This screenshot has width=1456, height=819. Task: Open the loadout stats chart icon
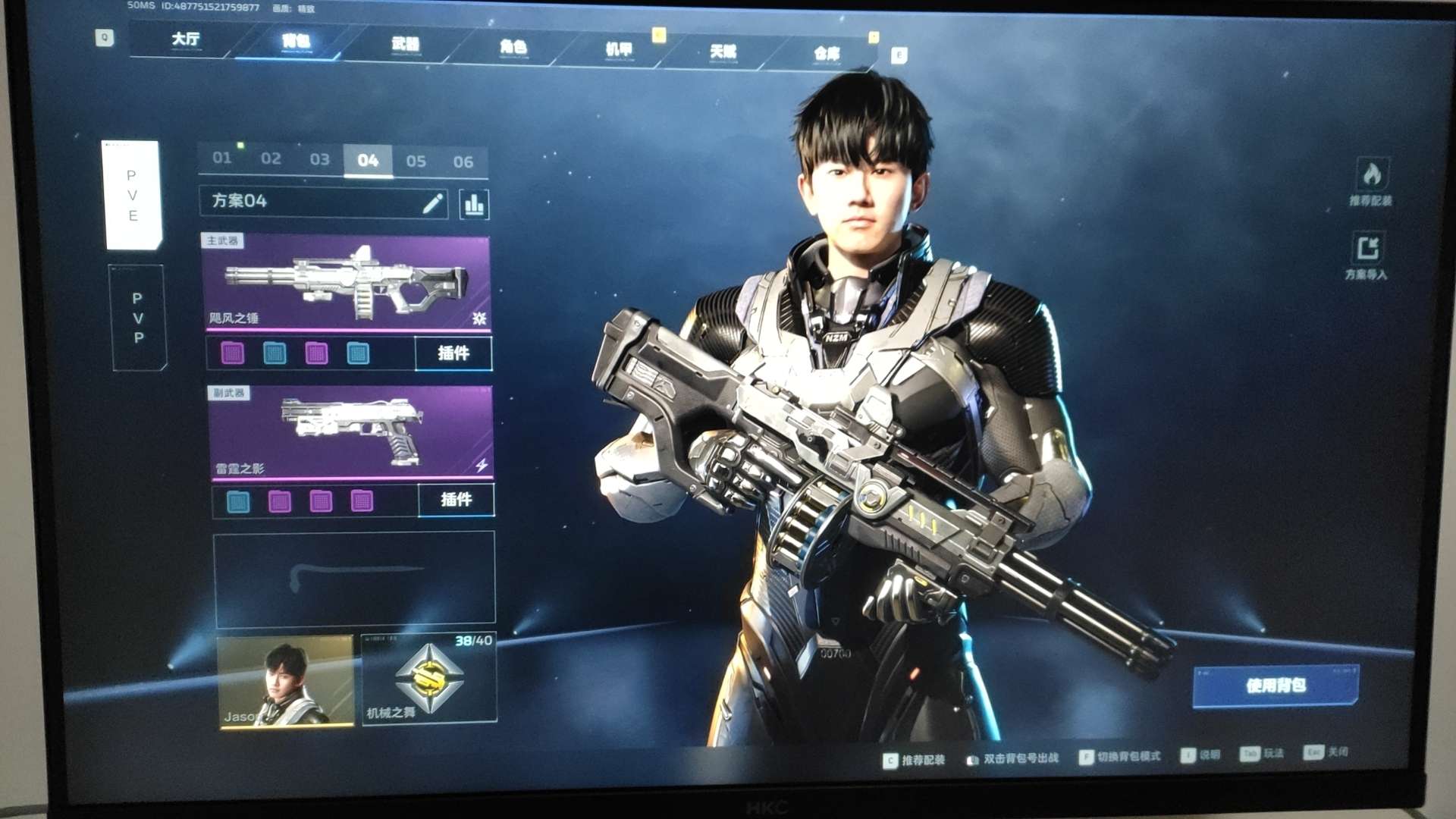tap(474, 205)
